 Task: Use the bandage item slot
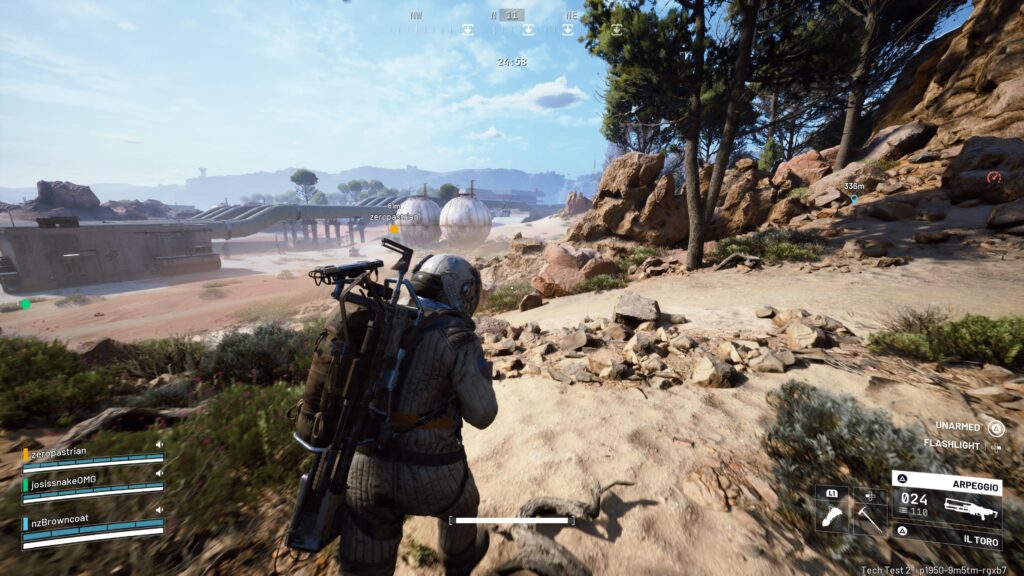pos(832,517)
